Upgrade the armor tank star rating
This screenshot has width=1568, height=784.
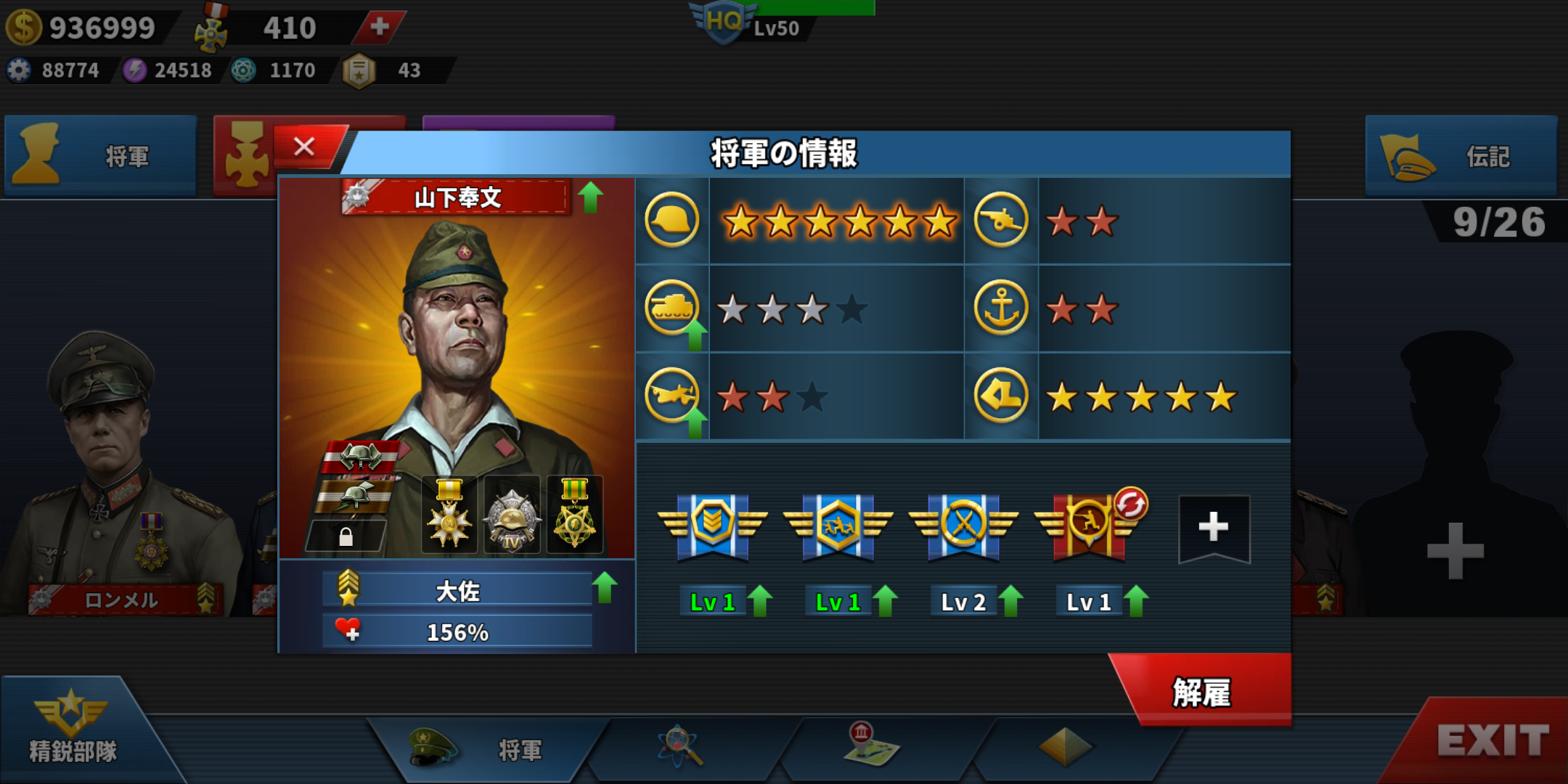point(695,335)
